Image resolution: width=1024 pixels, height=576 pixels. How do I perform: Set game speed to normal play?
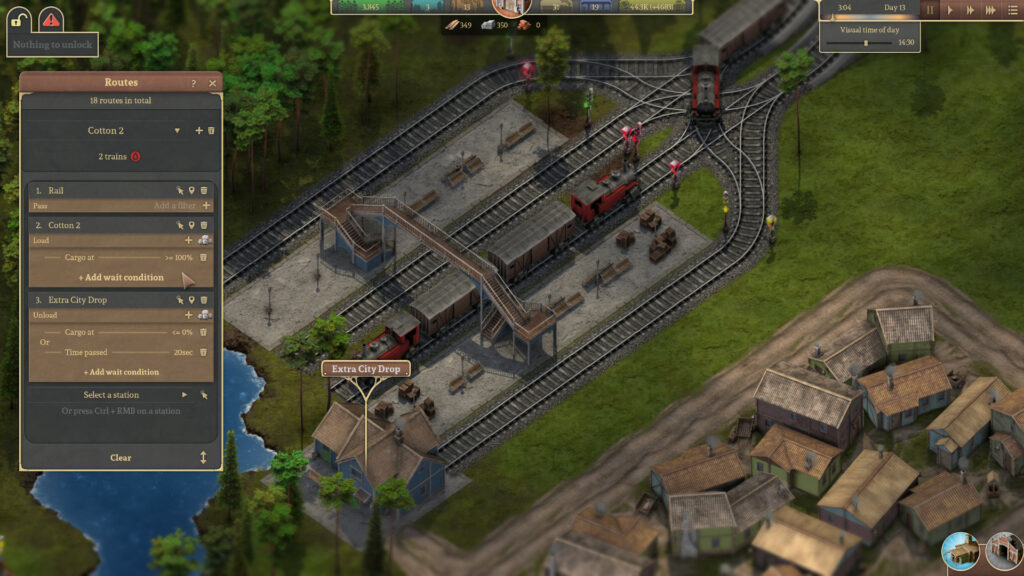950,10
